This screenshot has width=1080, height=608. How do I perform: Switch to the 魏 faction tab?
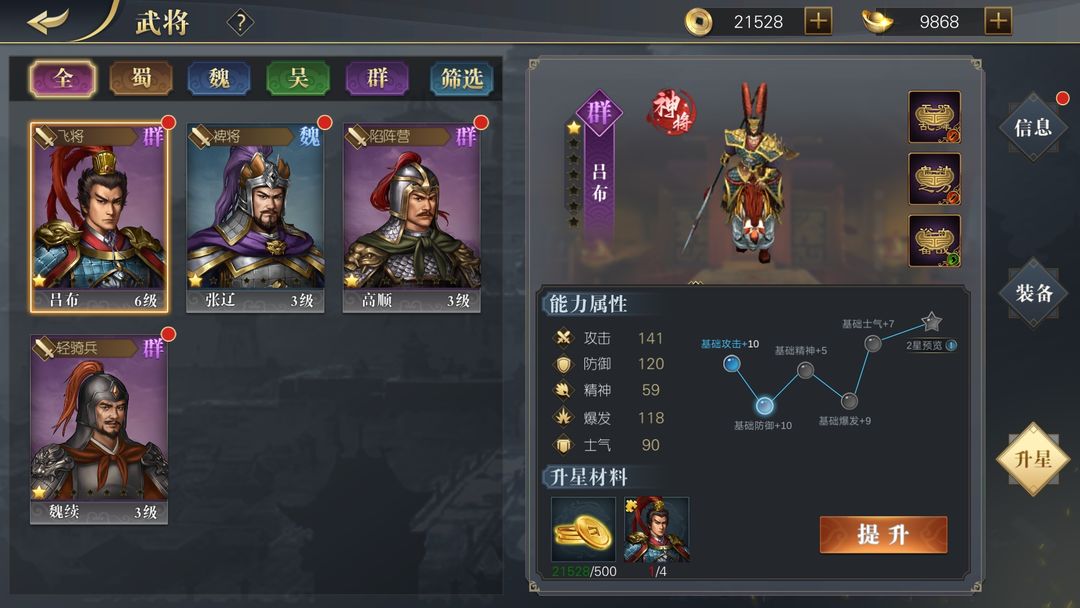(219, 78)
